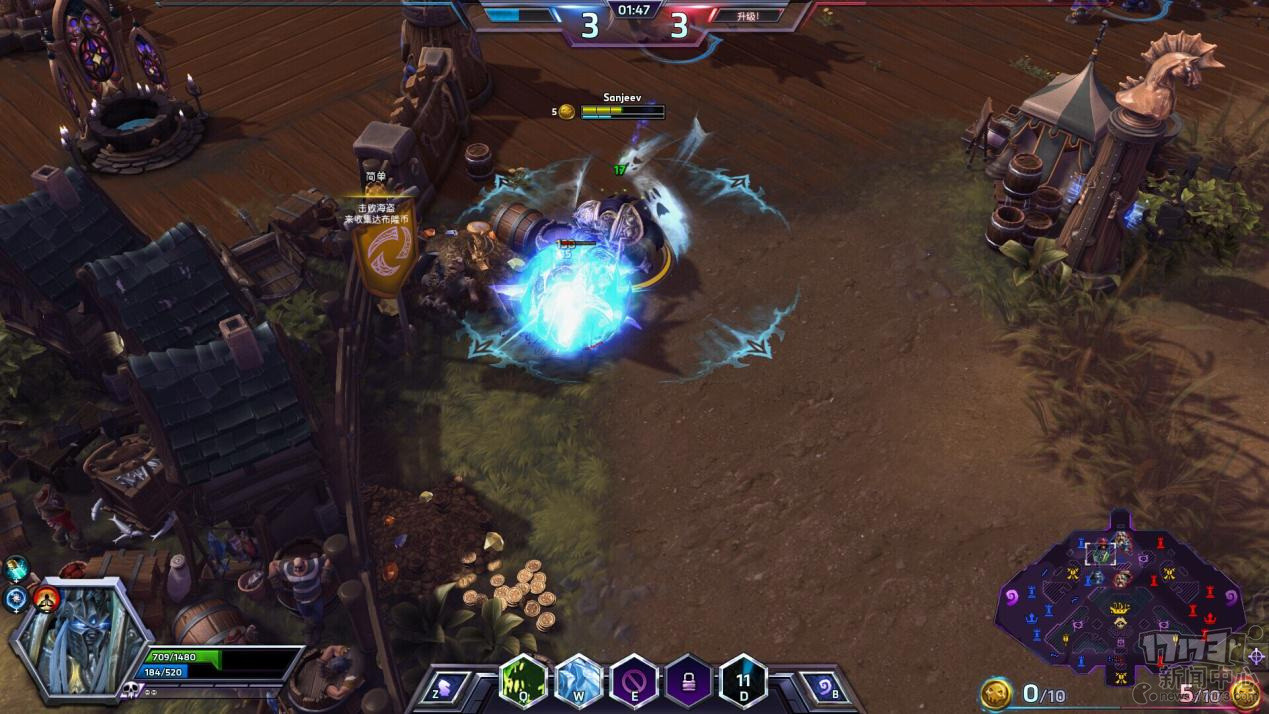Screen dimensions: 1269x714
Task: Open the skull death recap icon
Action: 129,690
